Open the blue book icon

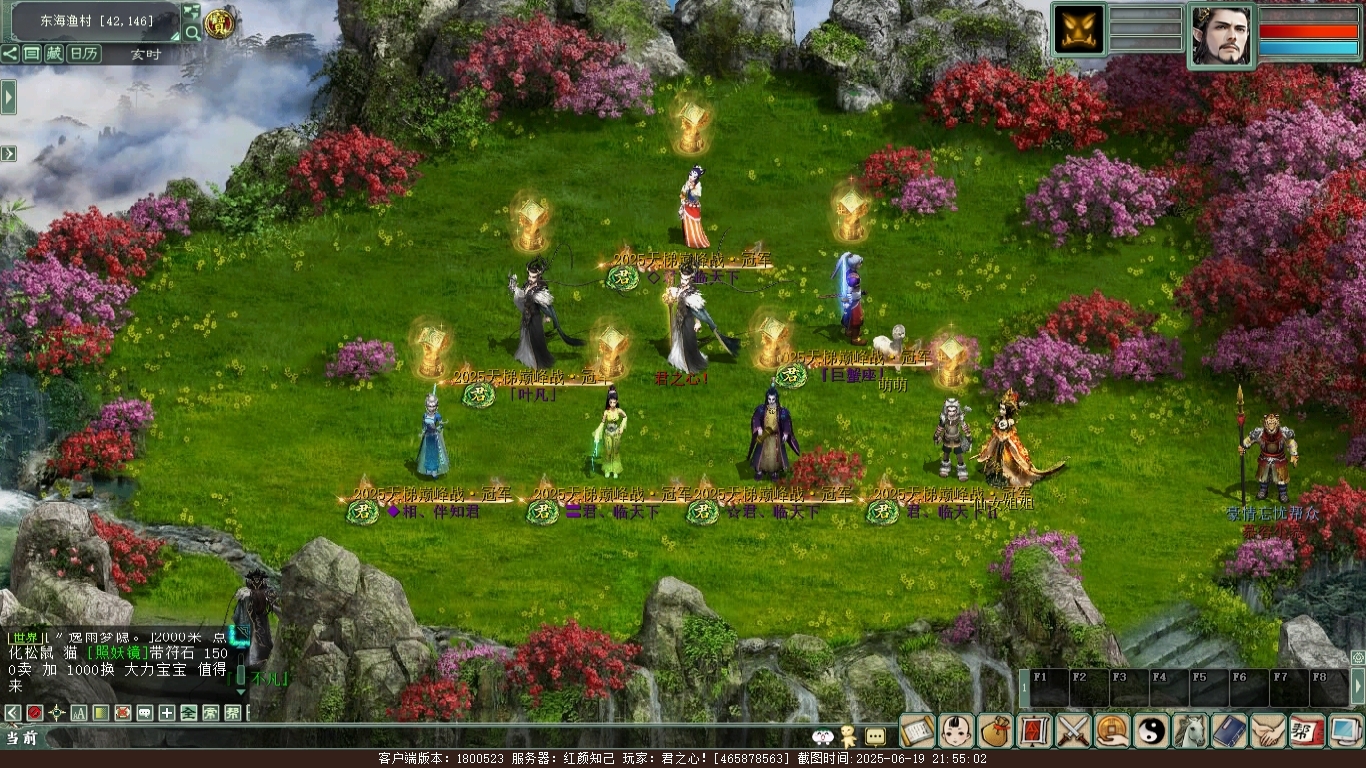coord(1229,731)
